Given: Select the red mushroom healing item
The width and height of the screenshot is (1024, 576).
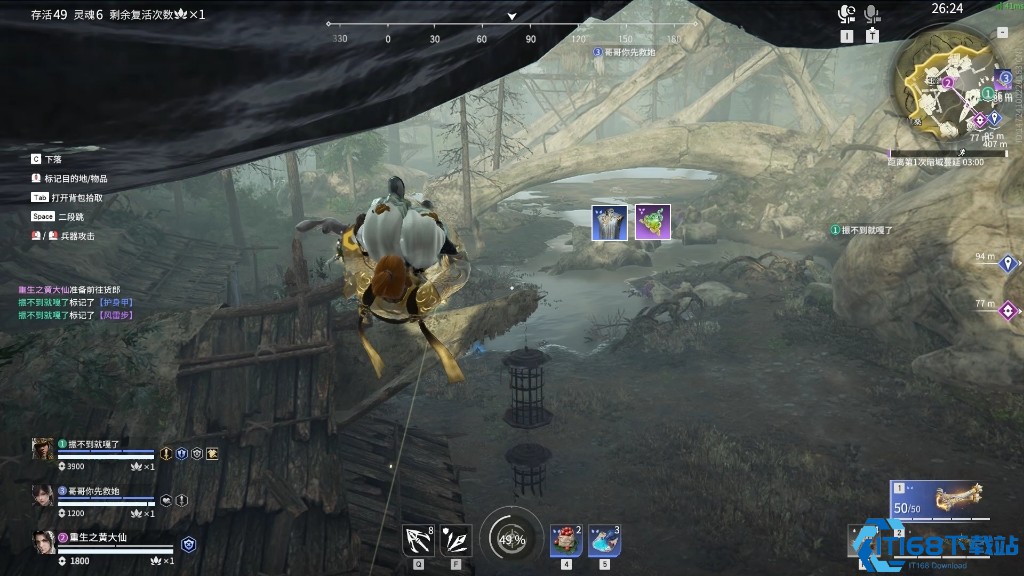Looking at the screenshot, I should pos(566,540).
